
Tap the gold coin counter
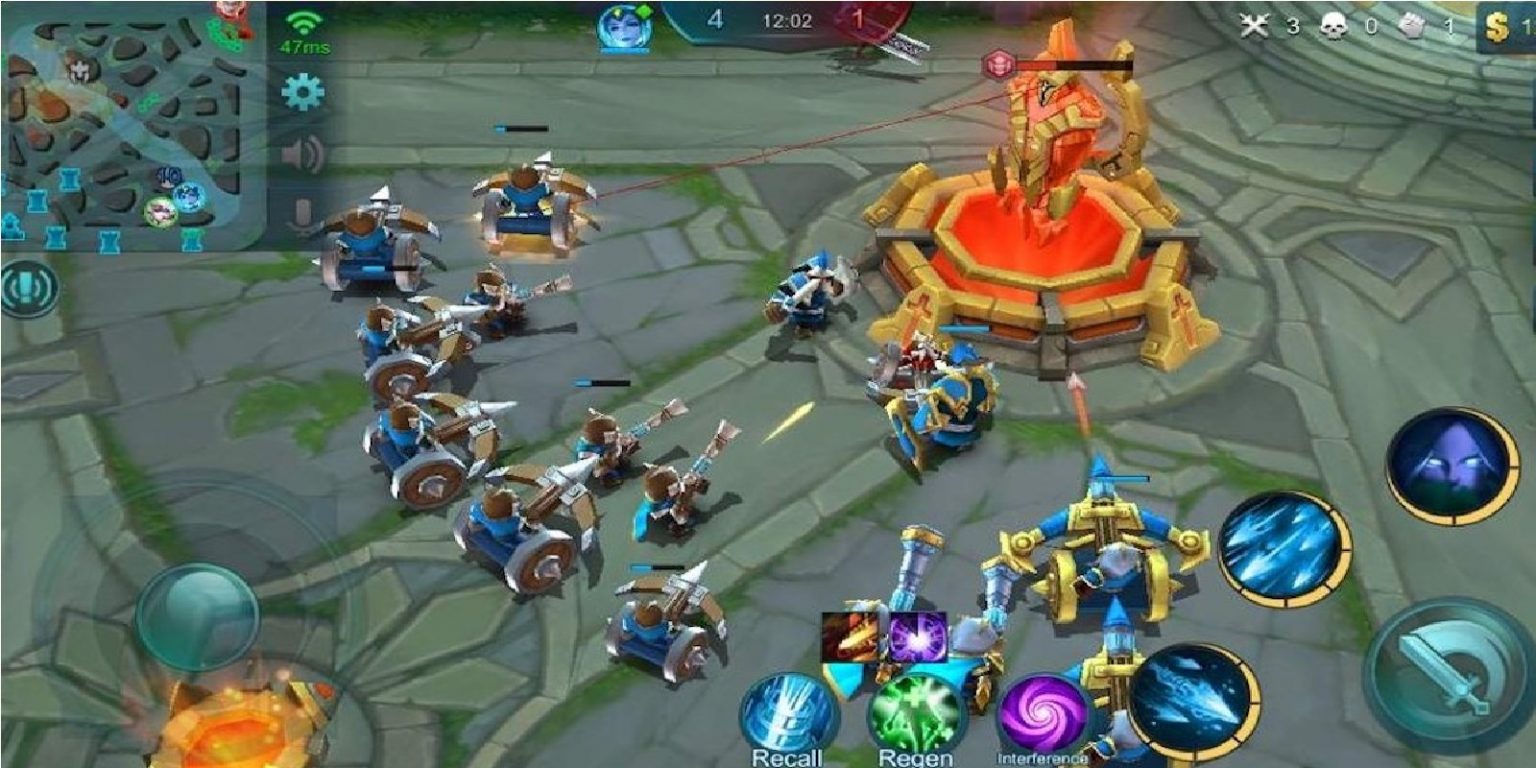click(1497, 27)
